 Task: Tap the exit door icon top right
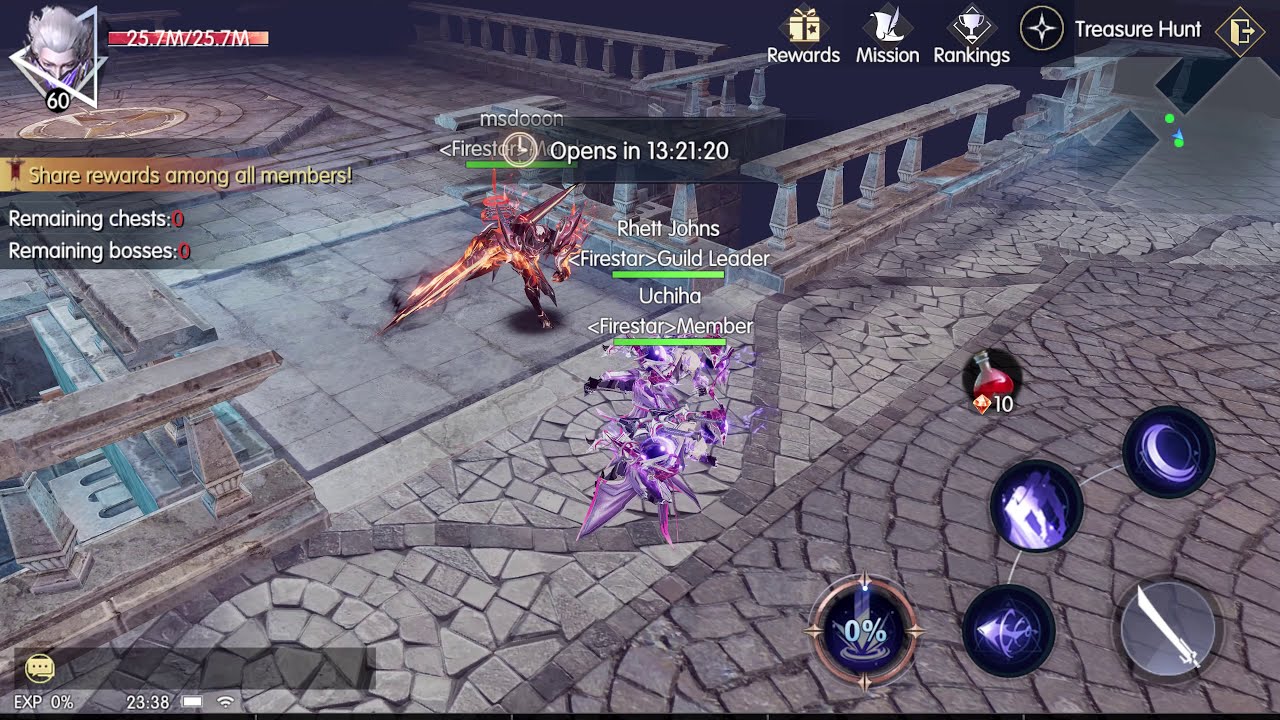coord(1241,30)
